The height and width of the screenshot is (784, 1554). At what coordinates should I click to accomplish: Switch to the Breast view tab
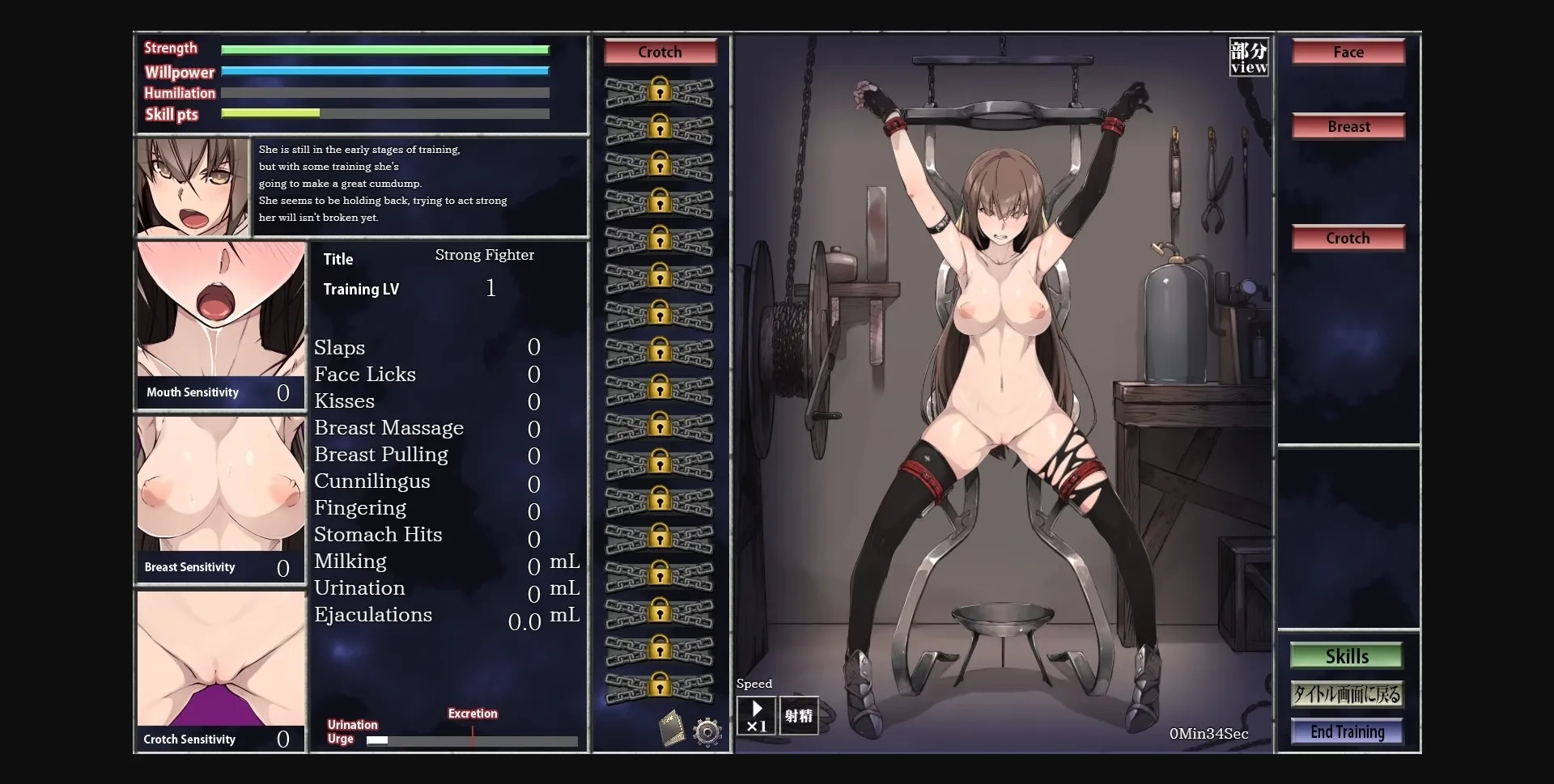pos(1348,126)
